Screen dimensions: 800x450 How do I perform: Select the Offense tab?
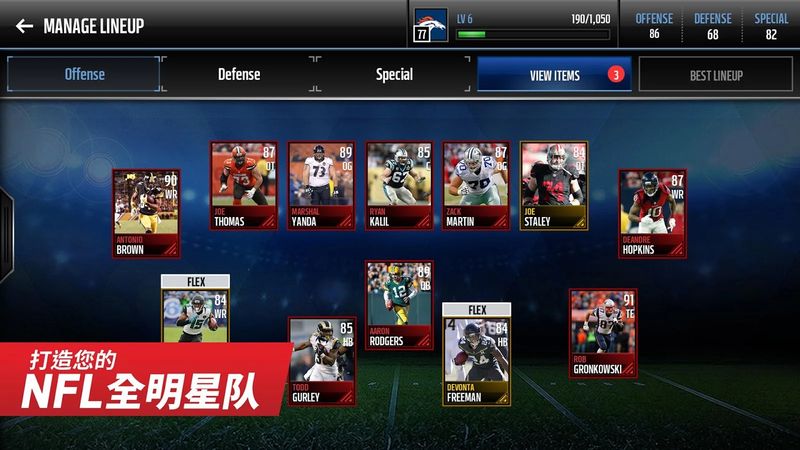pyautogui.click(x=84, y=74)
